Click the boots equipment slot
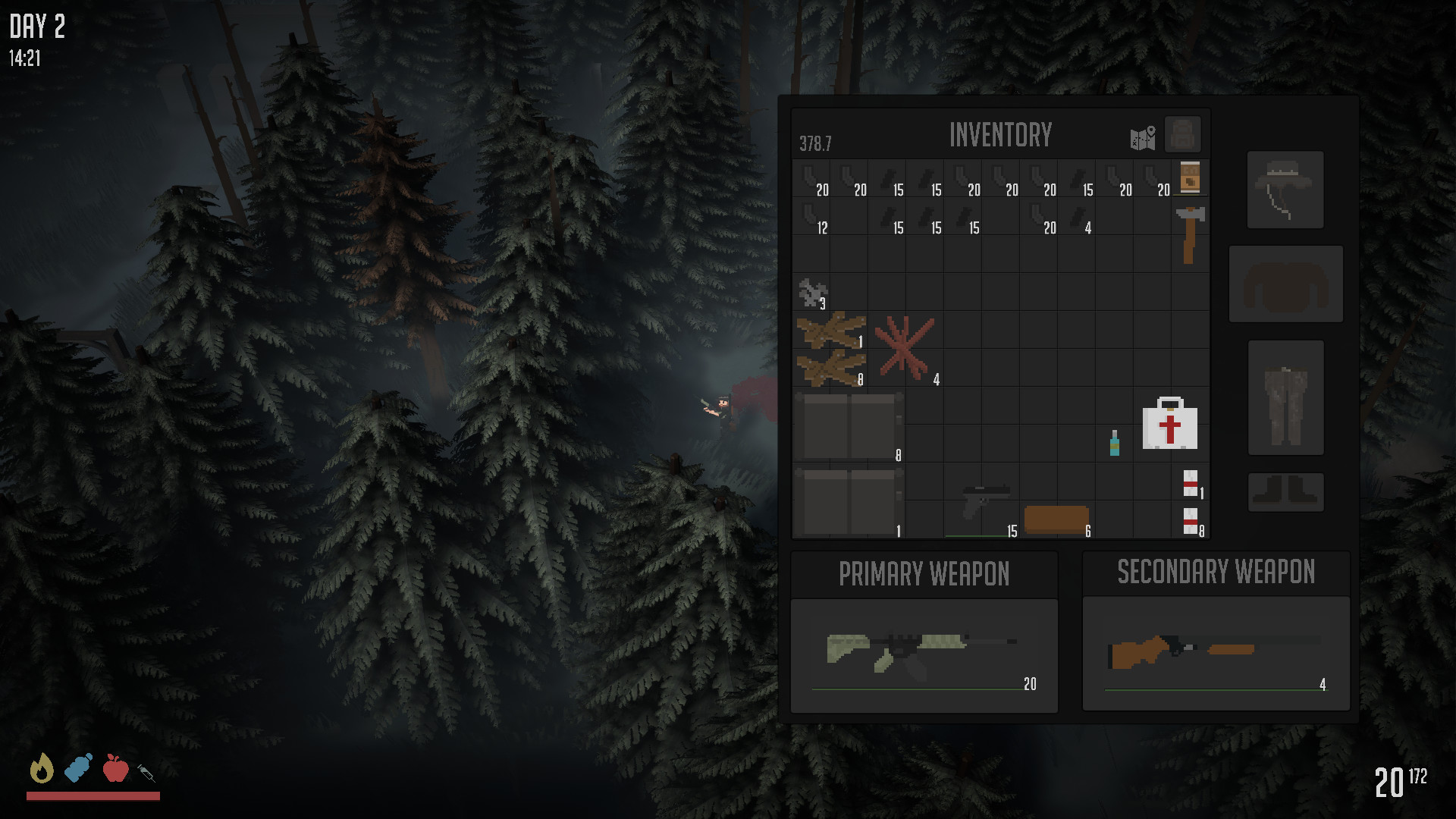The height and width of the screenshot is (819, 1456). (1285, 491)
